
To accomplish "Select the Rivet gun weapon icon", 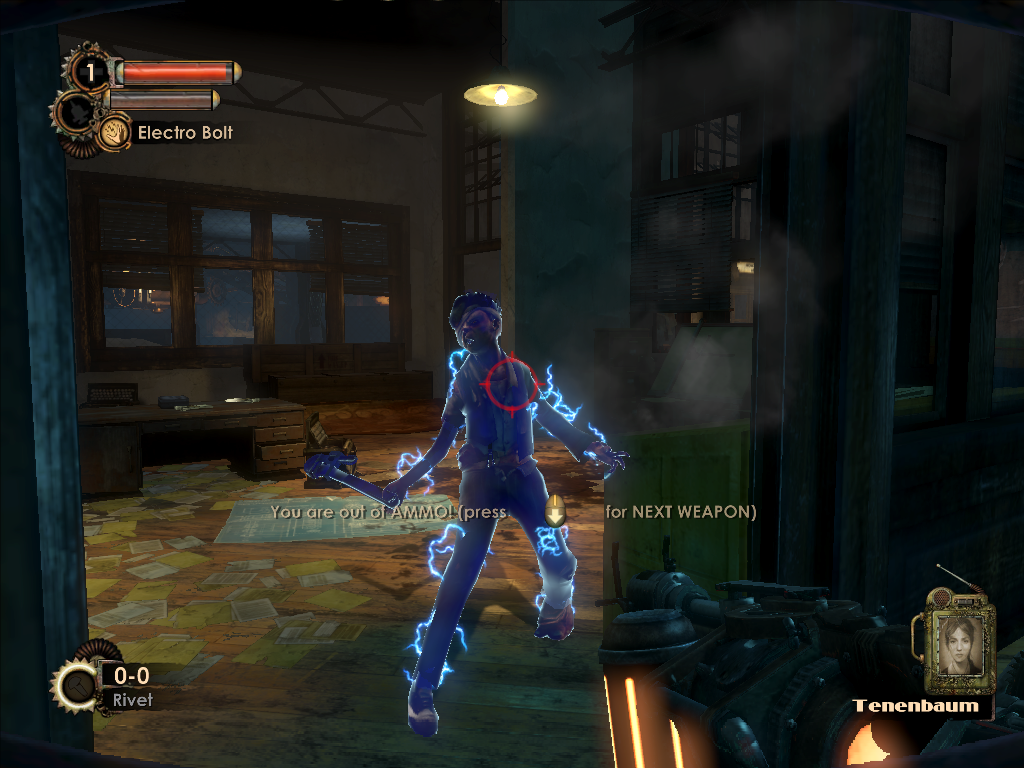I will coord(76,686).
